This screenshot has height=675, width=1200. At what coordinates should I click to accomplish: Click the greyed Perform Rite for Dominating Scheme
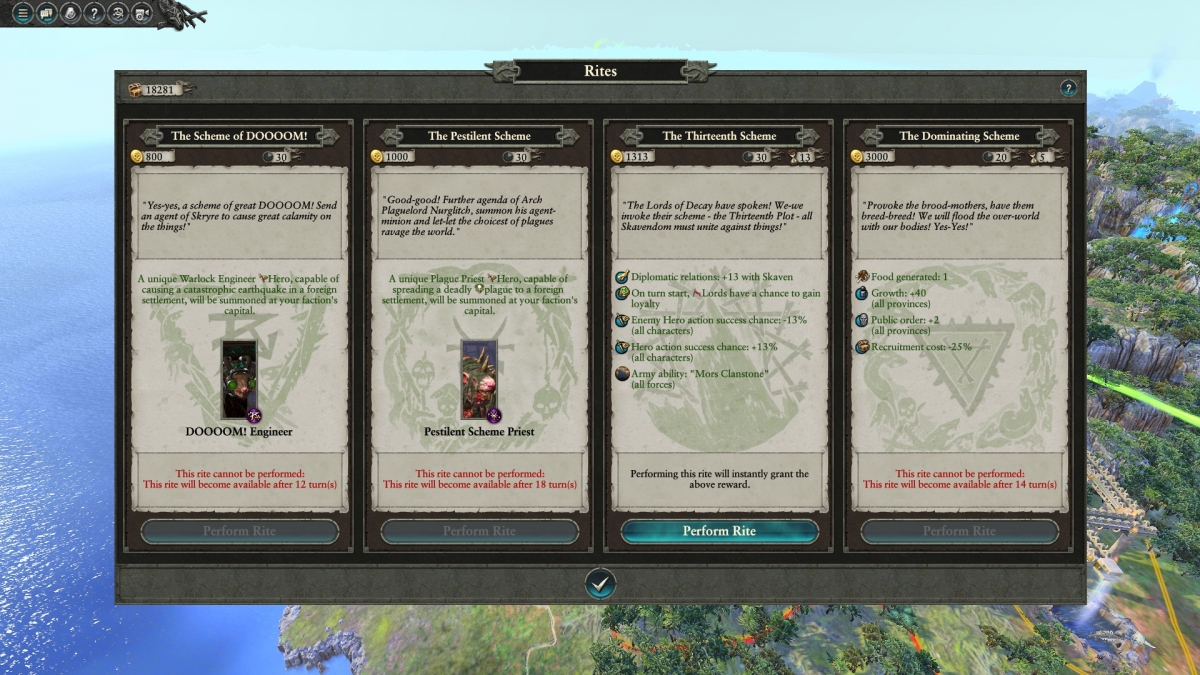click(959, 531)
